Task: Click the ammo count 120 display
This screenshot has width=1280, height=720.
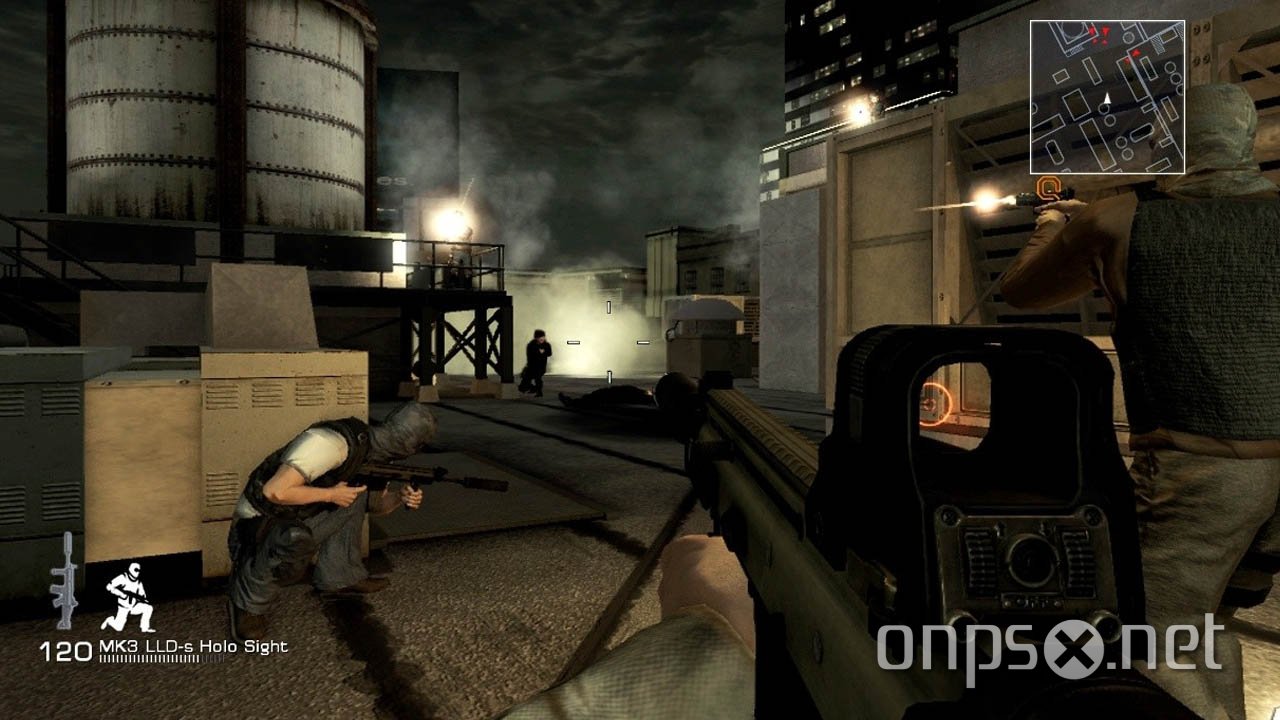Action: 65,649
